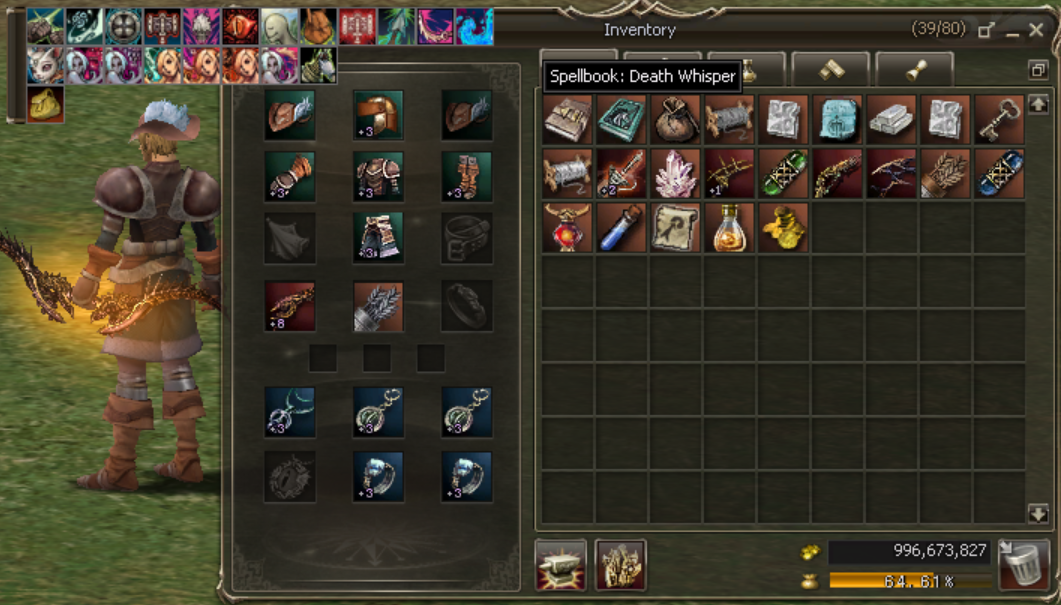Choose the blue potion vial
Viewport: 1061px width, 605px height.
pos(622,228)
